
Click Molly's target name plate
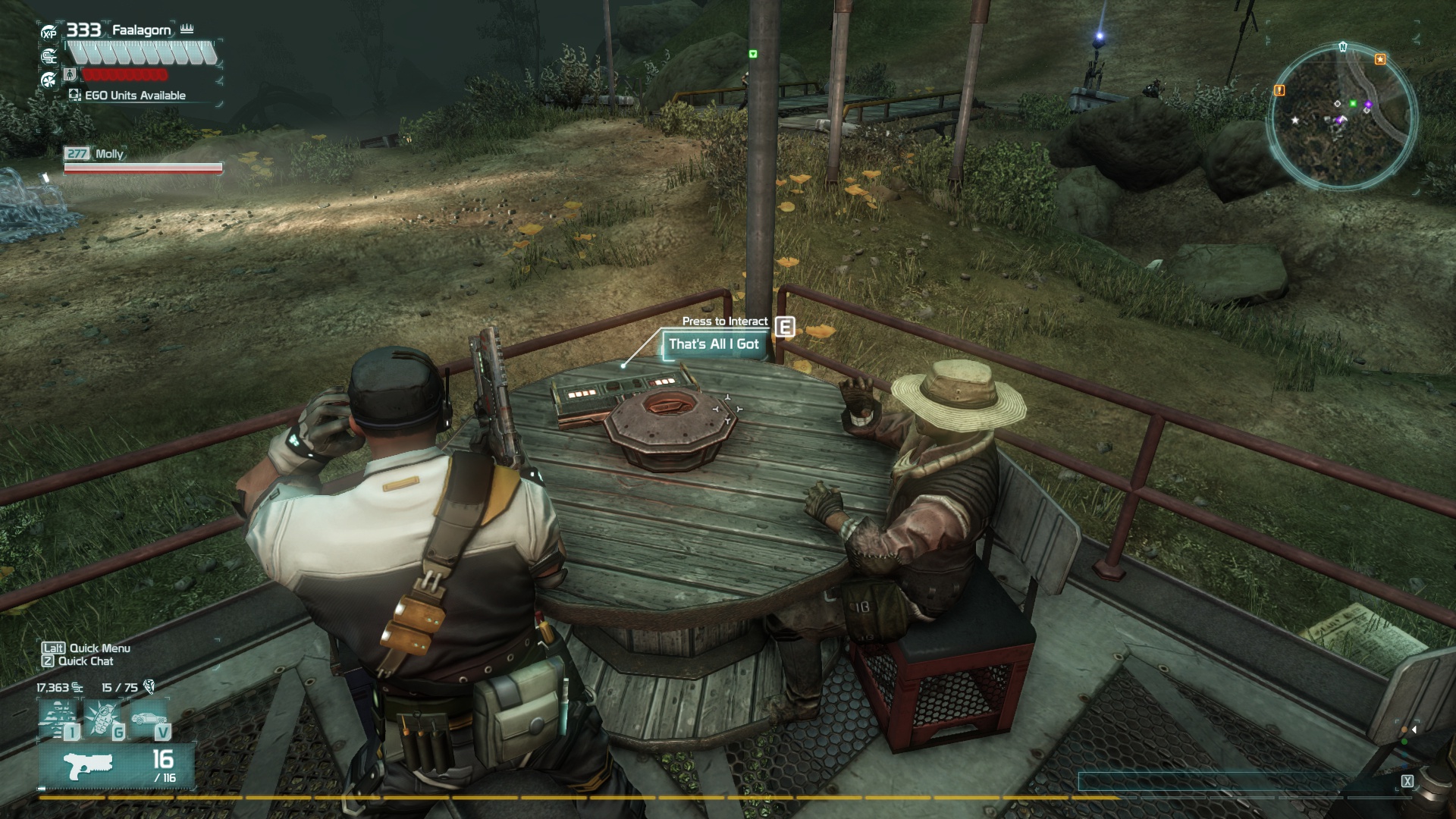(x=108, y=154)
